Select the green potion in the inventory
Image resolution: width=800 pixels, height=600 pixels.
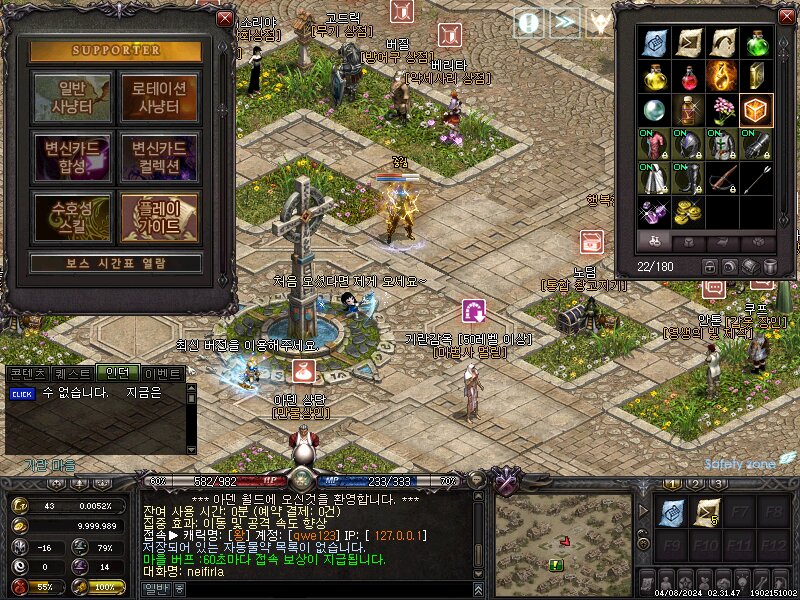(756, 43)
